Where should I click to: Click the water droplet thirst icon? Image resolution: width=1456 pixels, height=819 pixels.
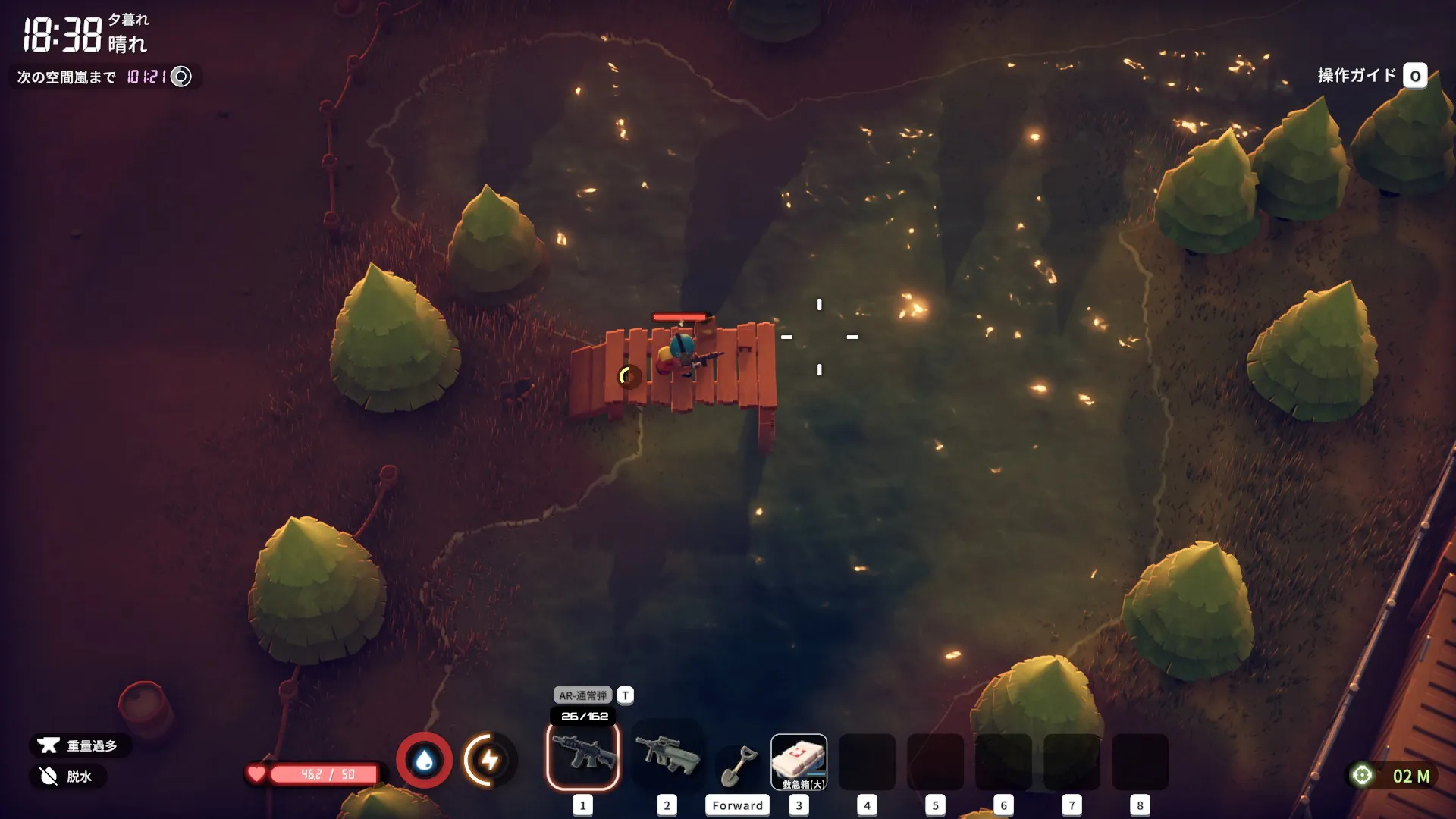[x=425, y=760]
